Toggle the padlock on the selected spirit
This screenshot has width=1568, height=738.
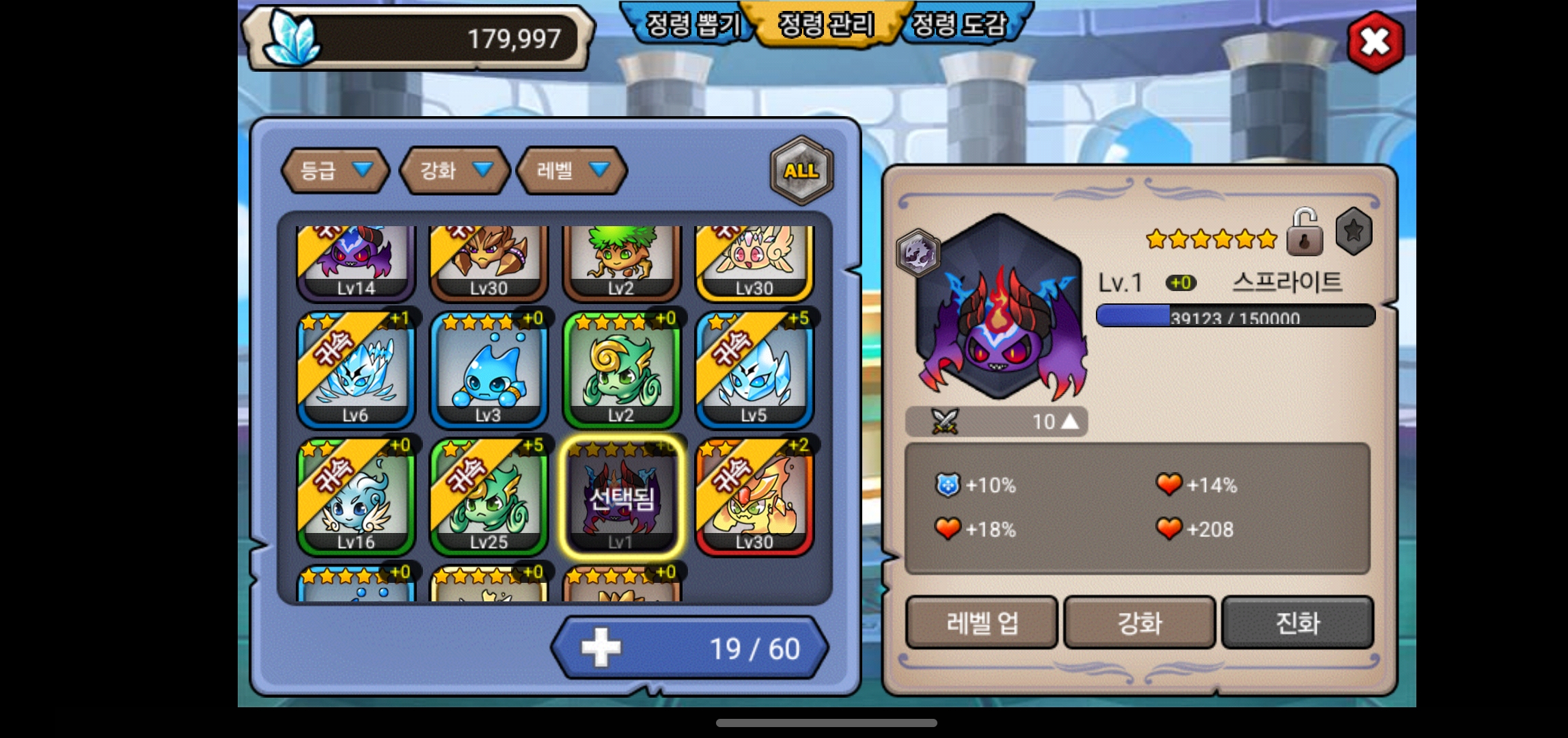click(x=1304, y=233)
